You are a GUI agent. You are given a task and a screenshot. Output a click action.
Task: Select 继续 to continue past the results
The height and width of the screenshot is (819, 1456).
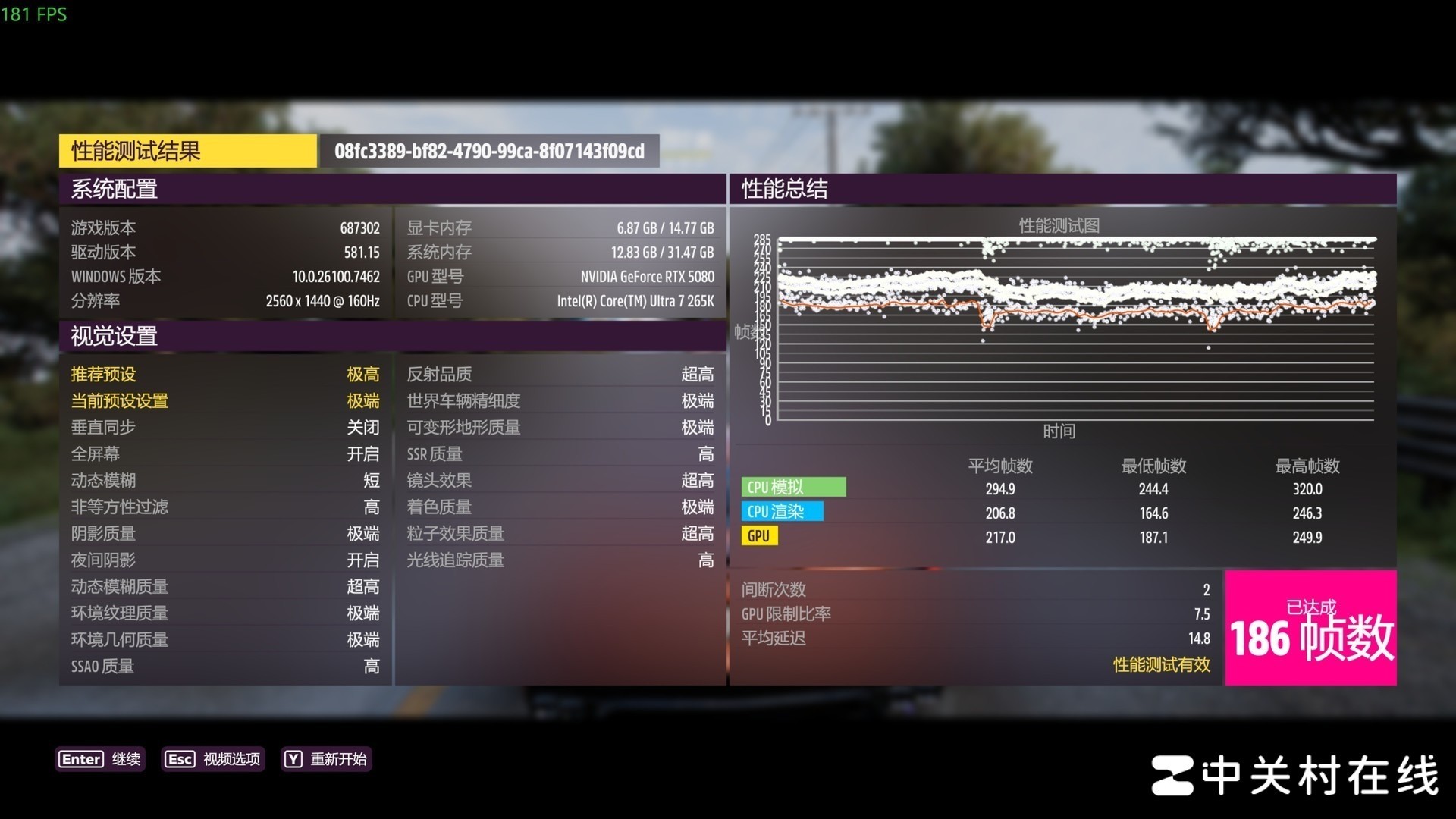point(100,759)
